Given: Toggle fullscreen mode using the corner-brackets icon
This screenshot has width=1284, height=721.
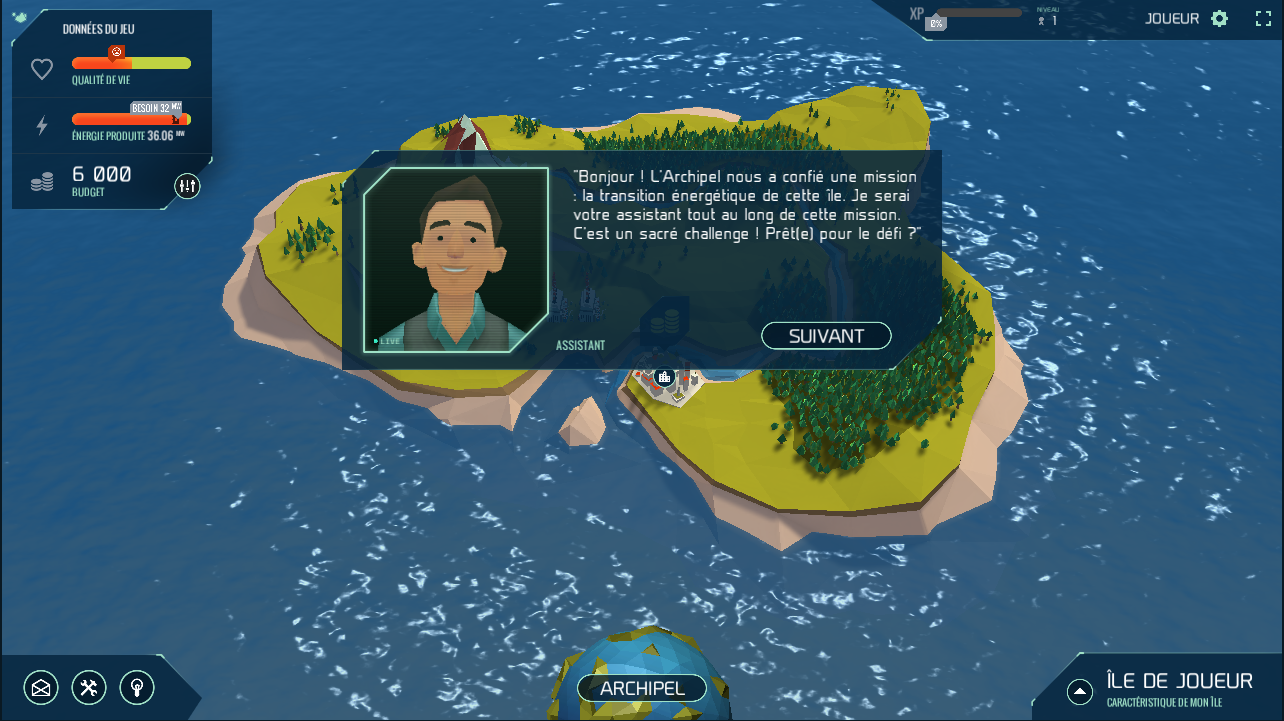Looking at the screenshot, I should [x=1263, y=18].
